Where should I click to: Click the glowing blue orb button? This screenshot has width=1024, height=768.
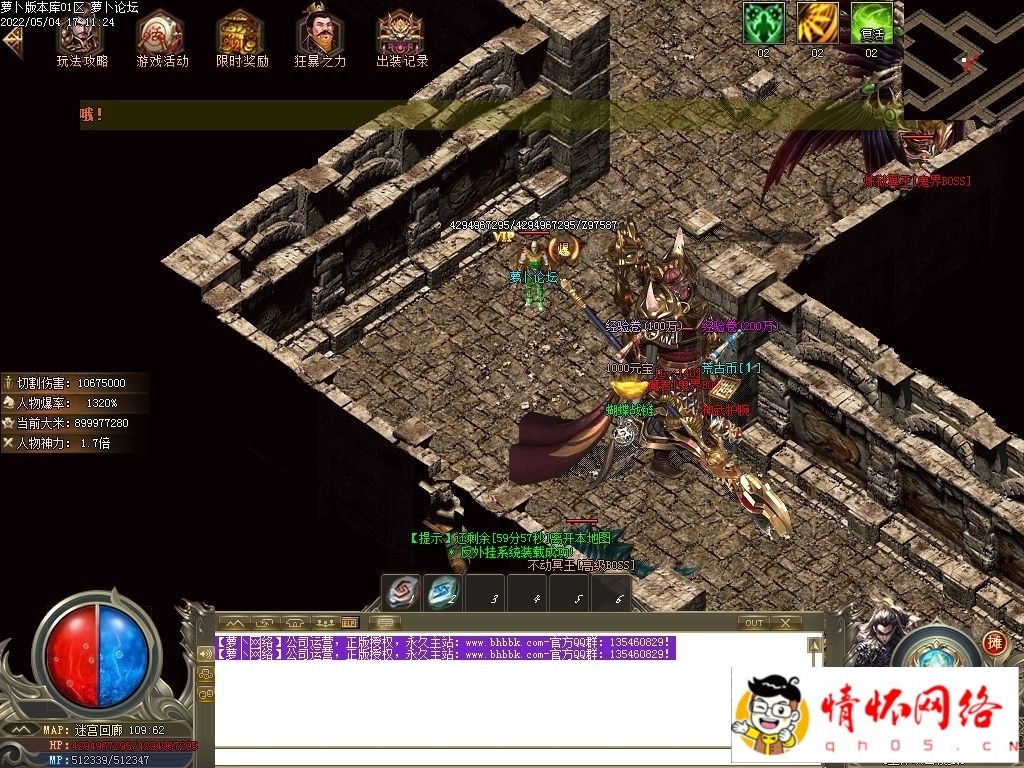[x=936, y=657]
